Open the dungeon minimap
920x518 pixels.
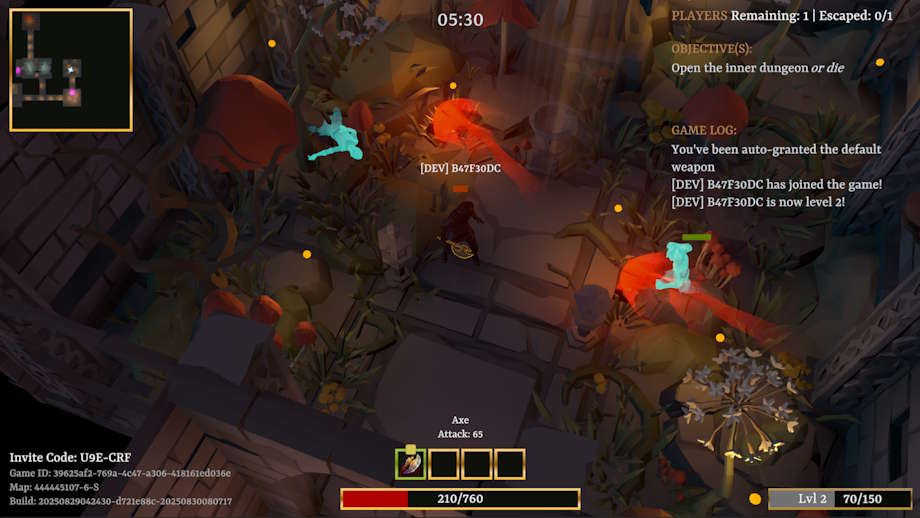point(71,70)
